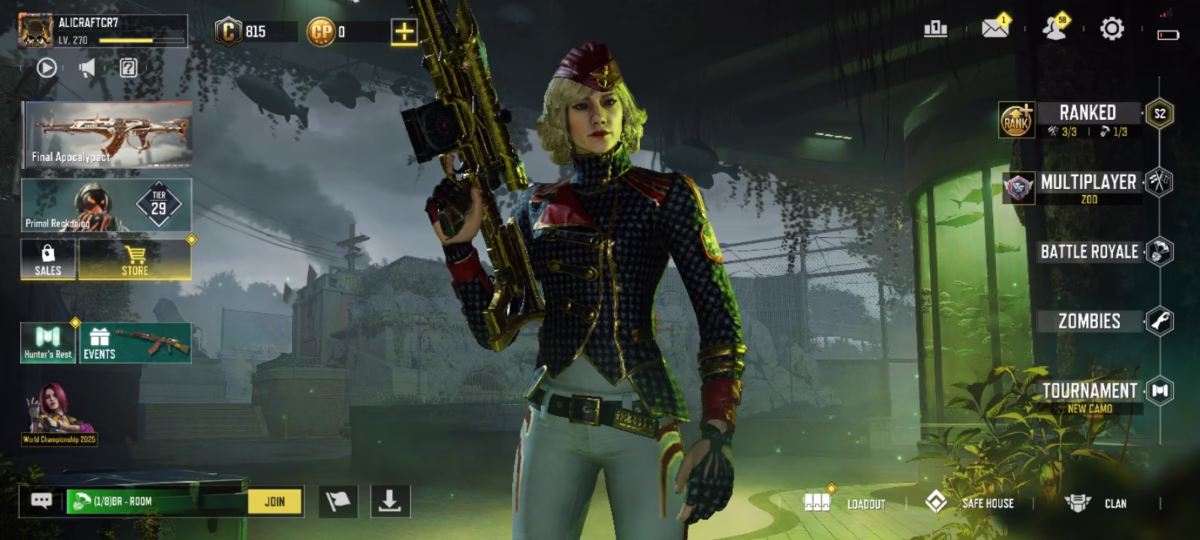The image size is (1200, 540).
Task: Choose Battle Royale mode
Action: pos(1089,252)
